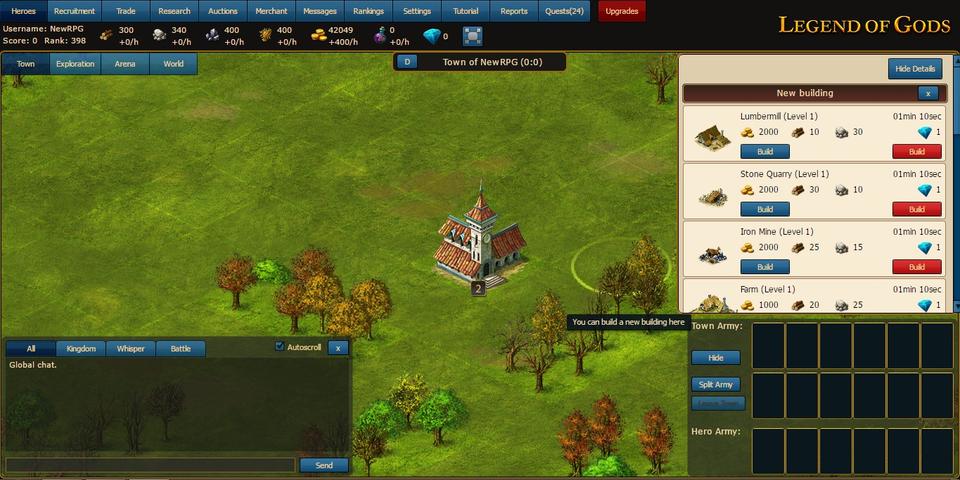Switch to the Arena tab
Viewport: 960px width, 480px height.
coord(125,64)
